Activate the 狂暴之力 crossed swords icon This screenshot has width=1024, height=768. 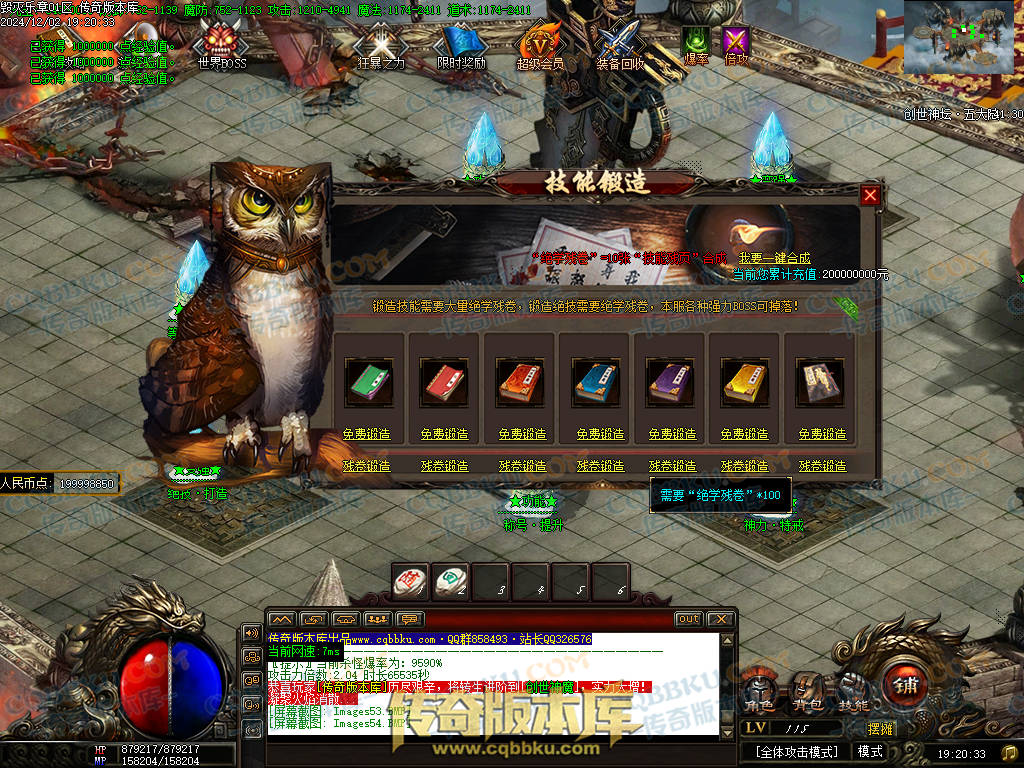point(379,45)
